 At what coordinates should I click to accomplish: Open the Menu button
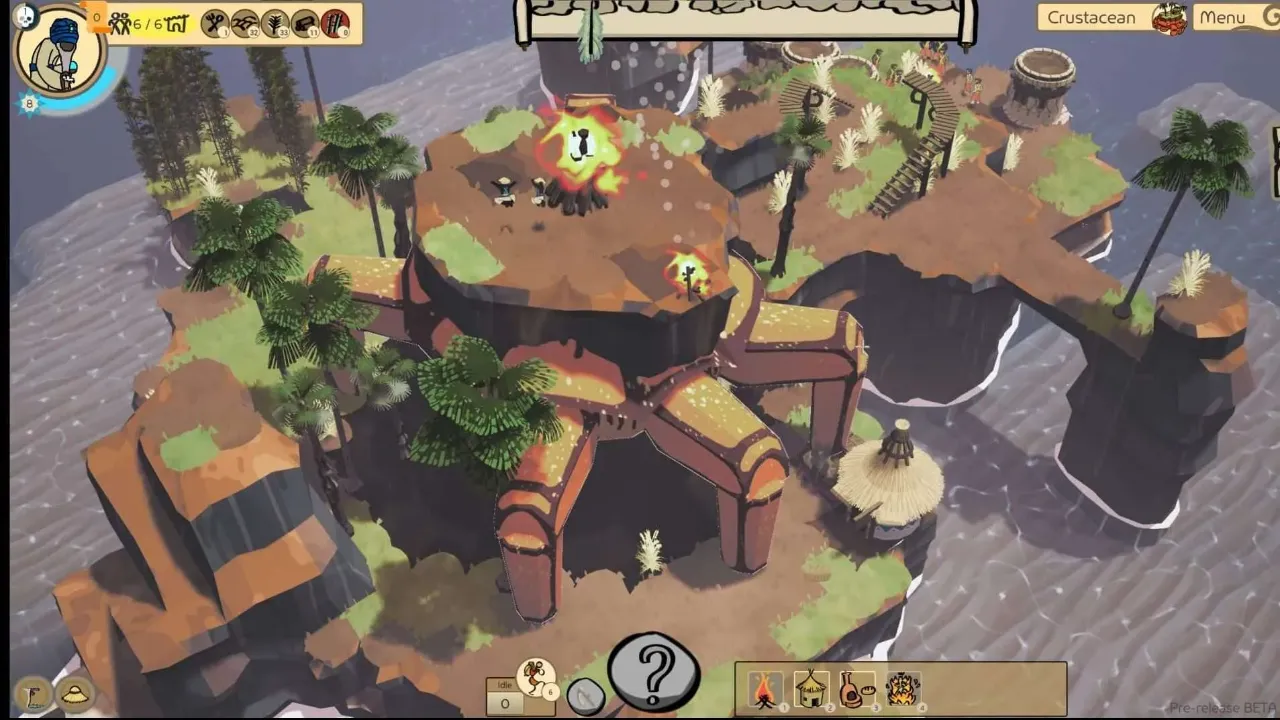click(x=1222, y=17)
